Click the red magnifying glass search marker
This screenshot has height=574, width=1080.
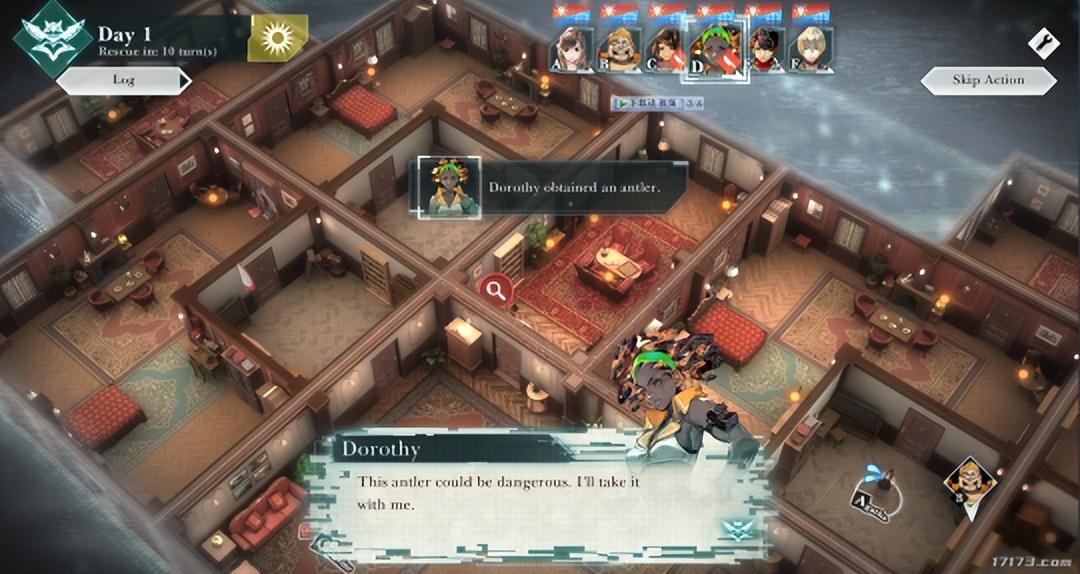click(x=495, y=290)
